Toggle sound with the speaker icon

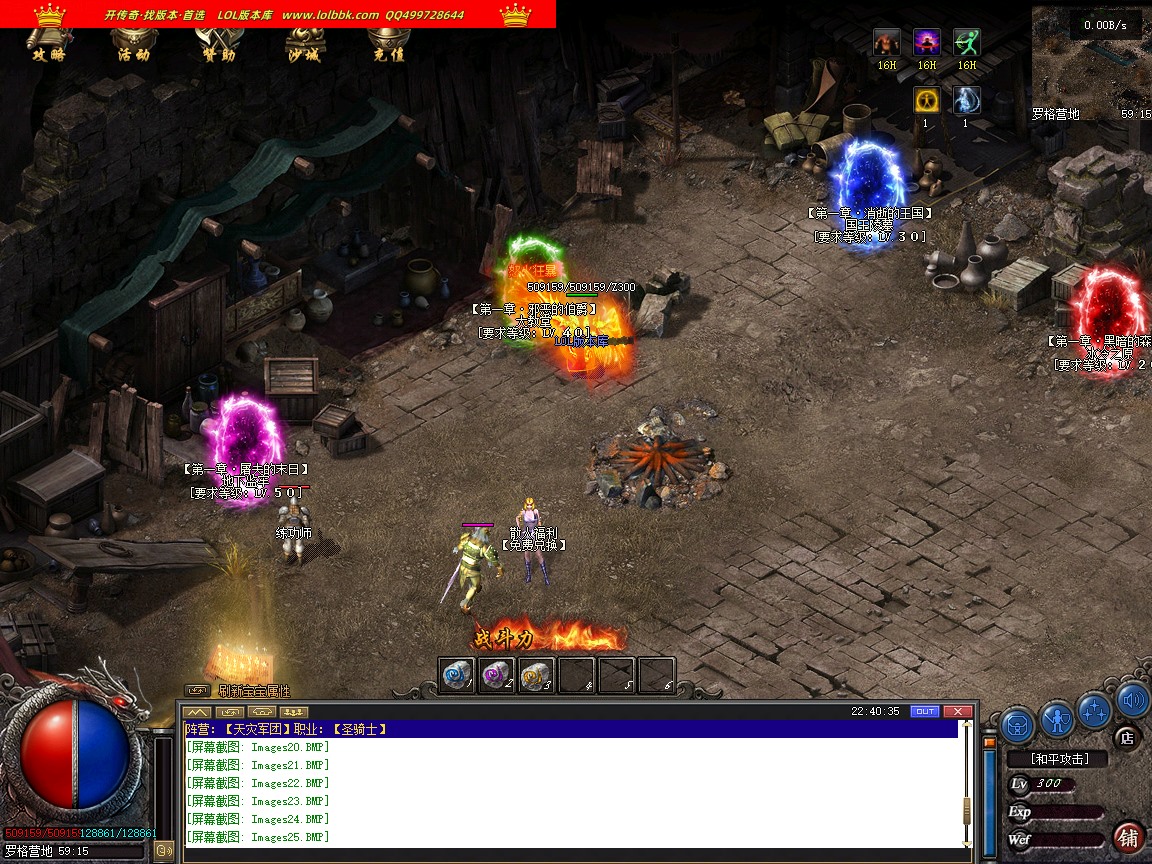pyautogui.click(x=1132, y=700)
